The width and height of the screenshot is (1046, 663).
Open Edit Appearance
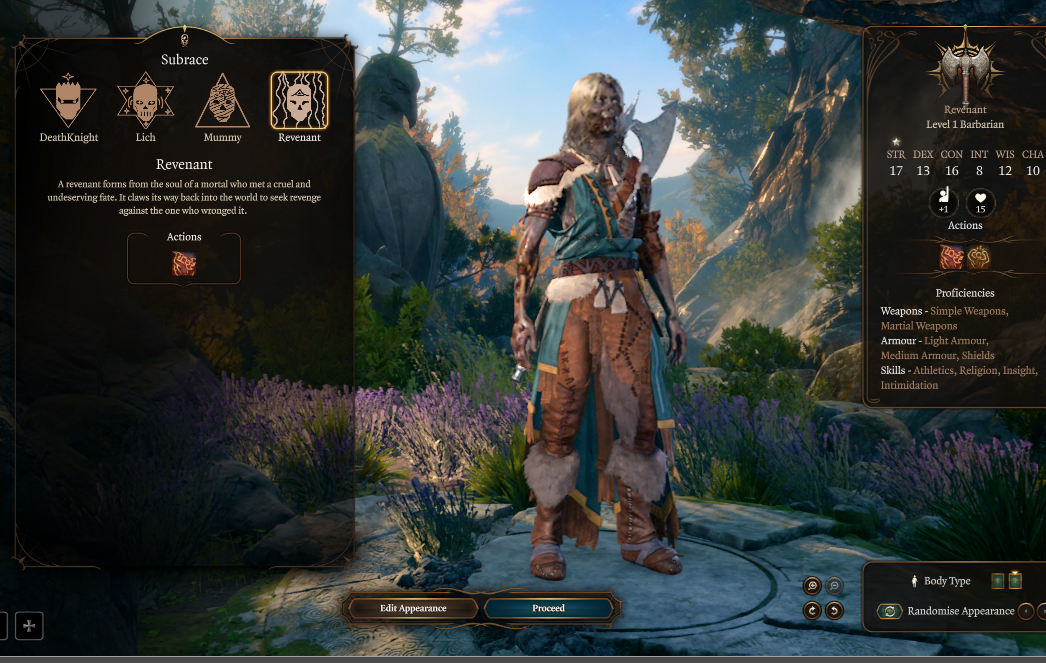pyautogui.click(x=413, y=608)
